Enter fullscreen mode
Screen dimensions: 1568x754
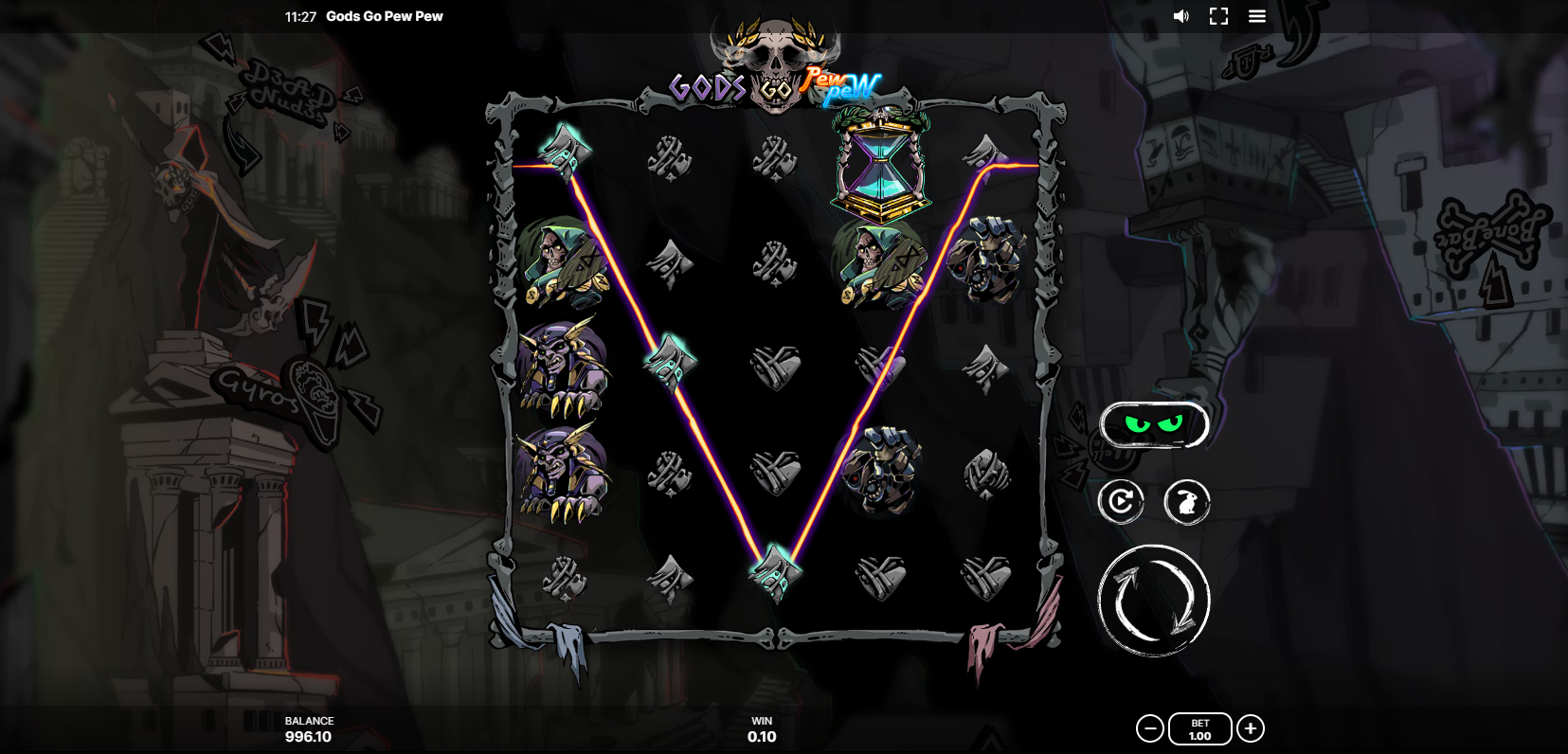[1218, 16]
